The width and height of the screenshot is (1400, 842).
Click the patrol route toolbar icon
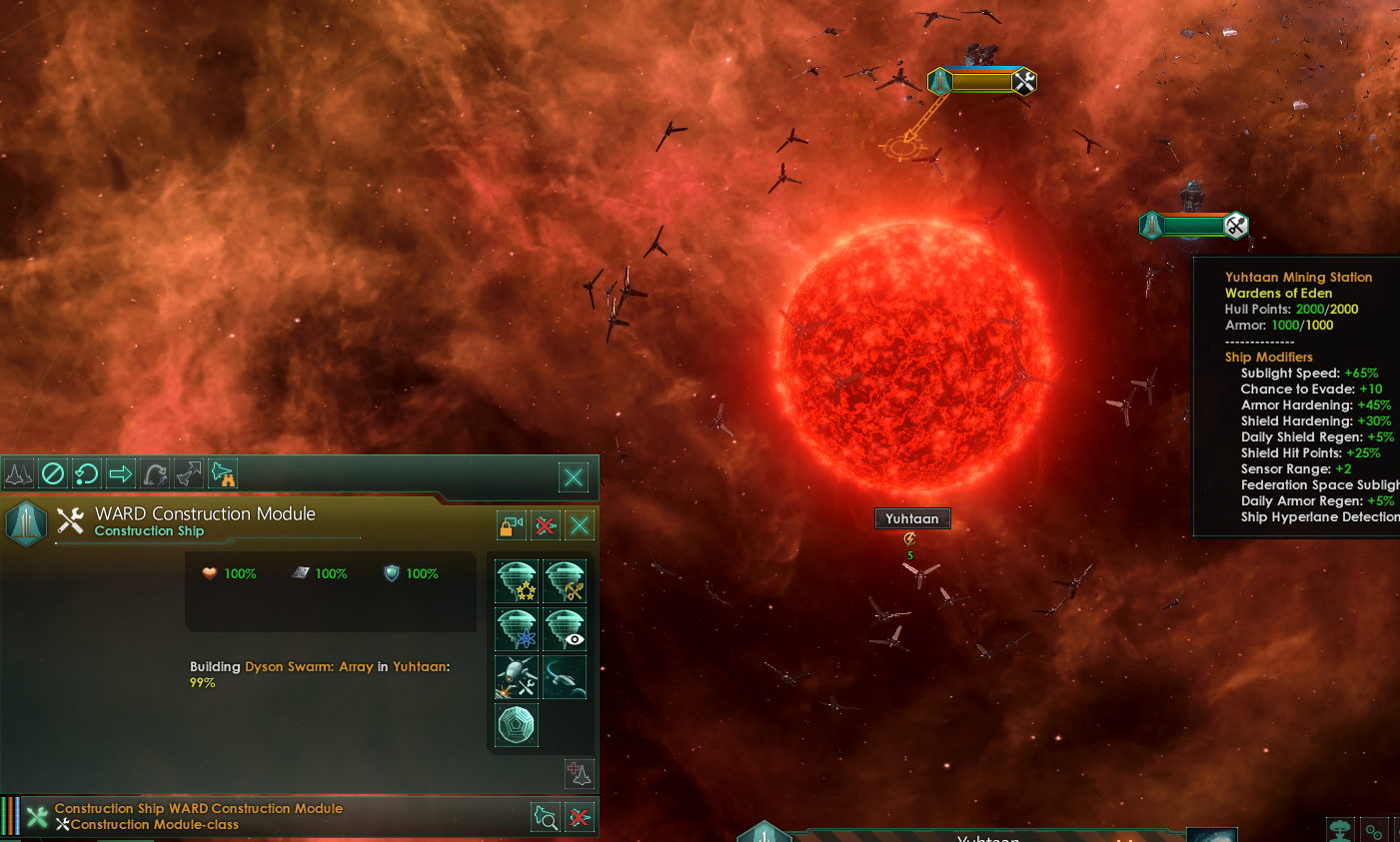point(155,475)
